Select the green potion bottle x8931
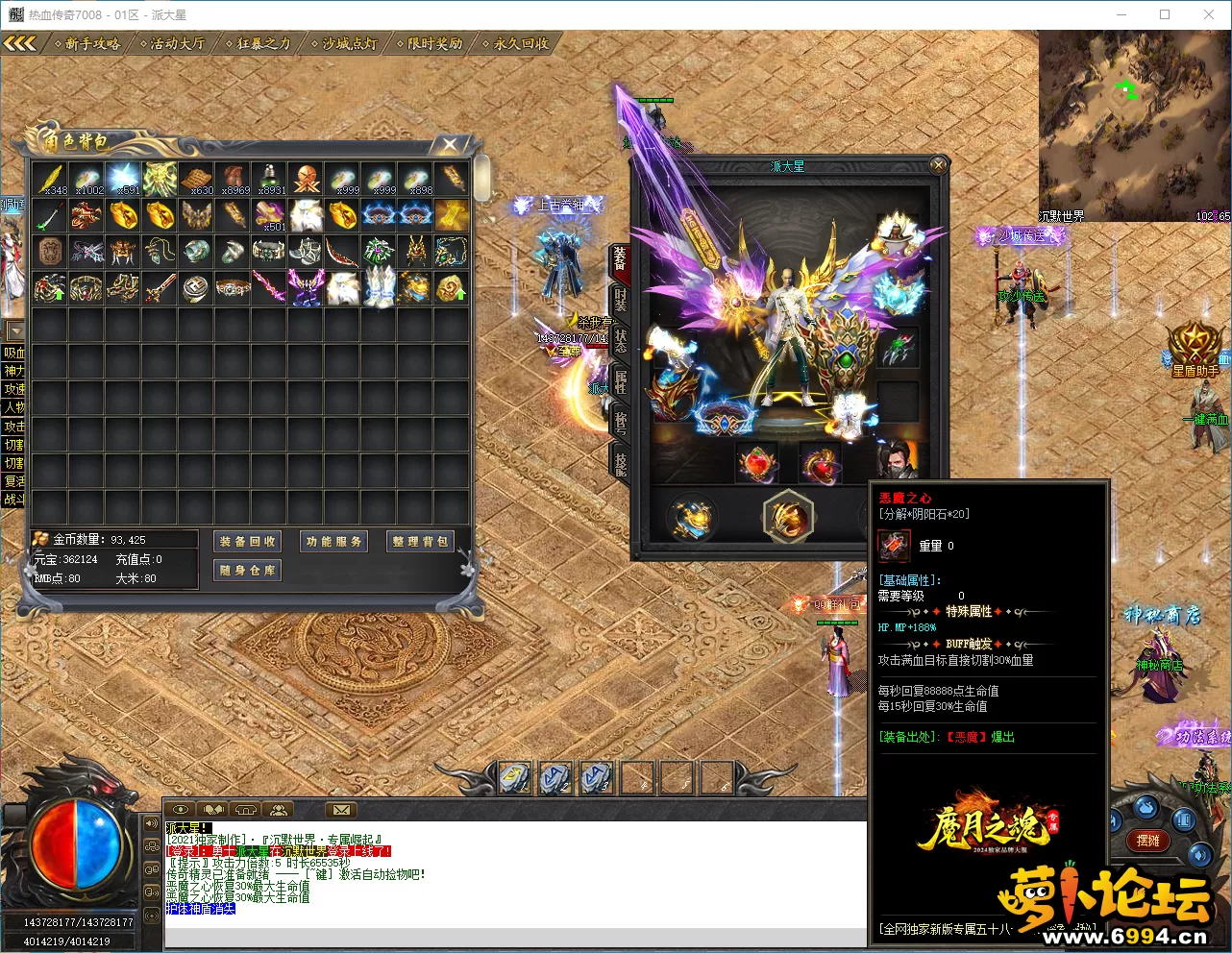 [269, 179]
